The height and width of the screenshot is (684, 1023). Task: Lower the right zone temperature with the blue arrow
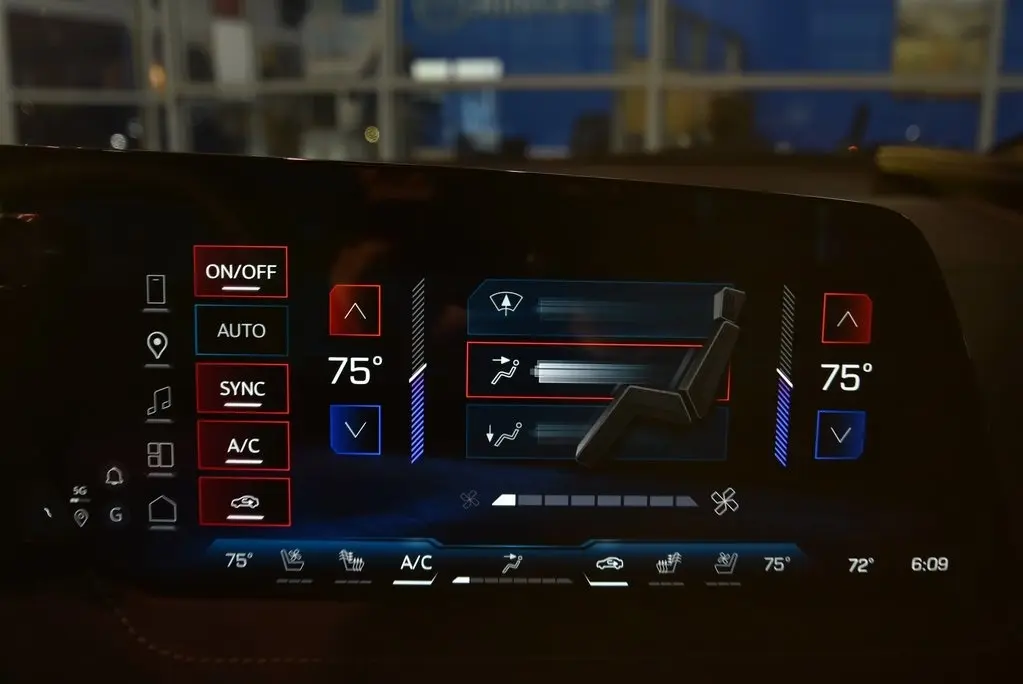840,435
